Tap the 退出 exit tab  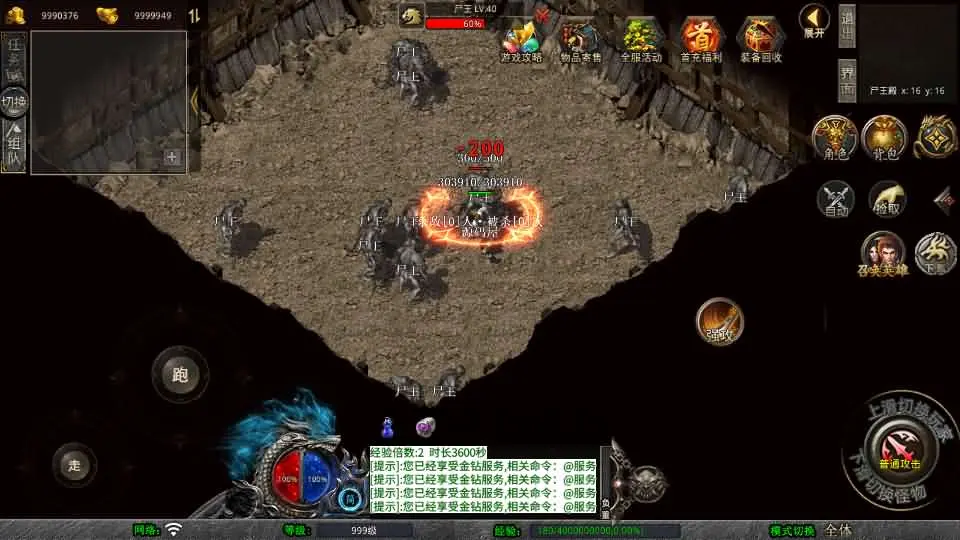click(847, 26)
